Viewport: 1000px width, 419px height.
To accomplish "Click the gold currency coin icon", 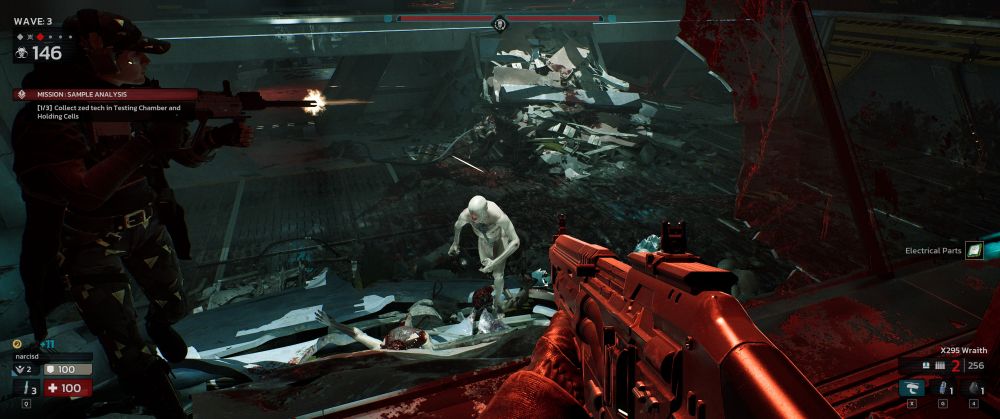I will pyautogui.click(x=17, y=343).
